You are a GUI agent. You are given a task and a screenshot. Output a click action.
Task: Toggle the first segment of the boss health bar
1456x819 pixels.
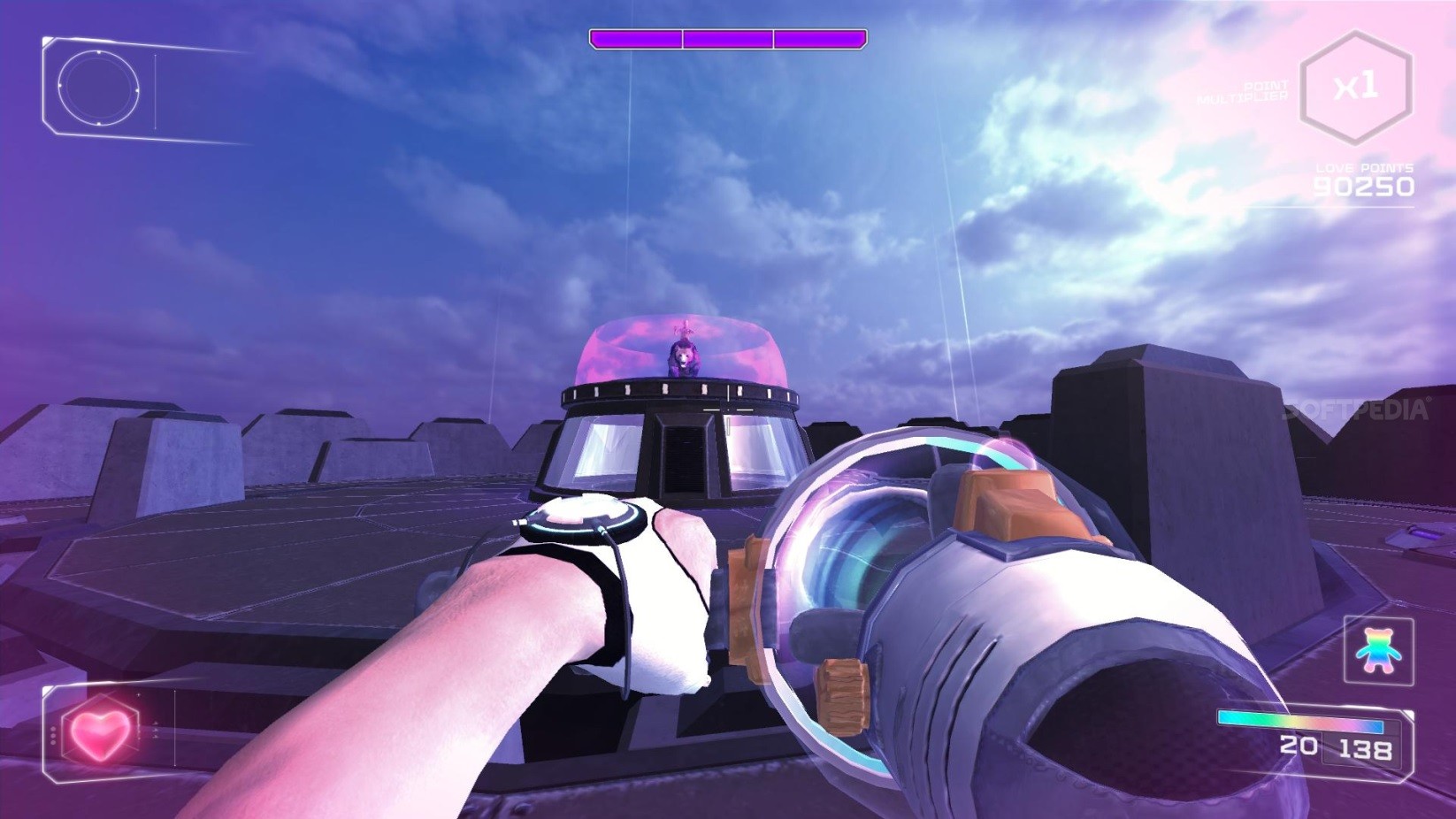637,38
